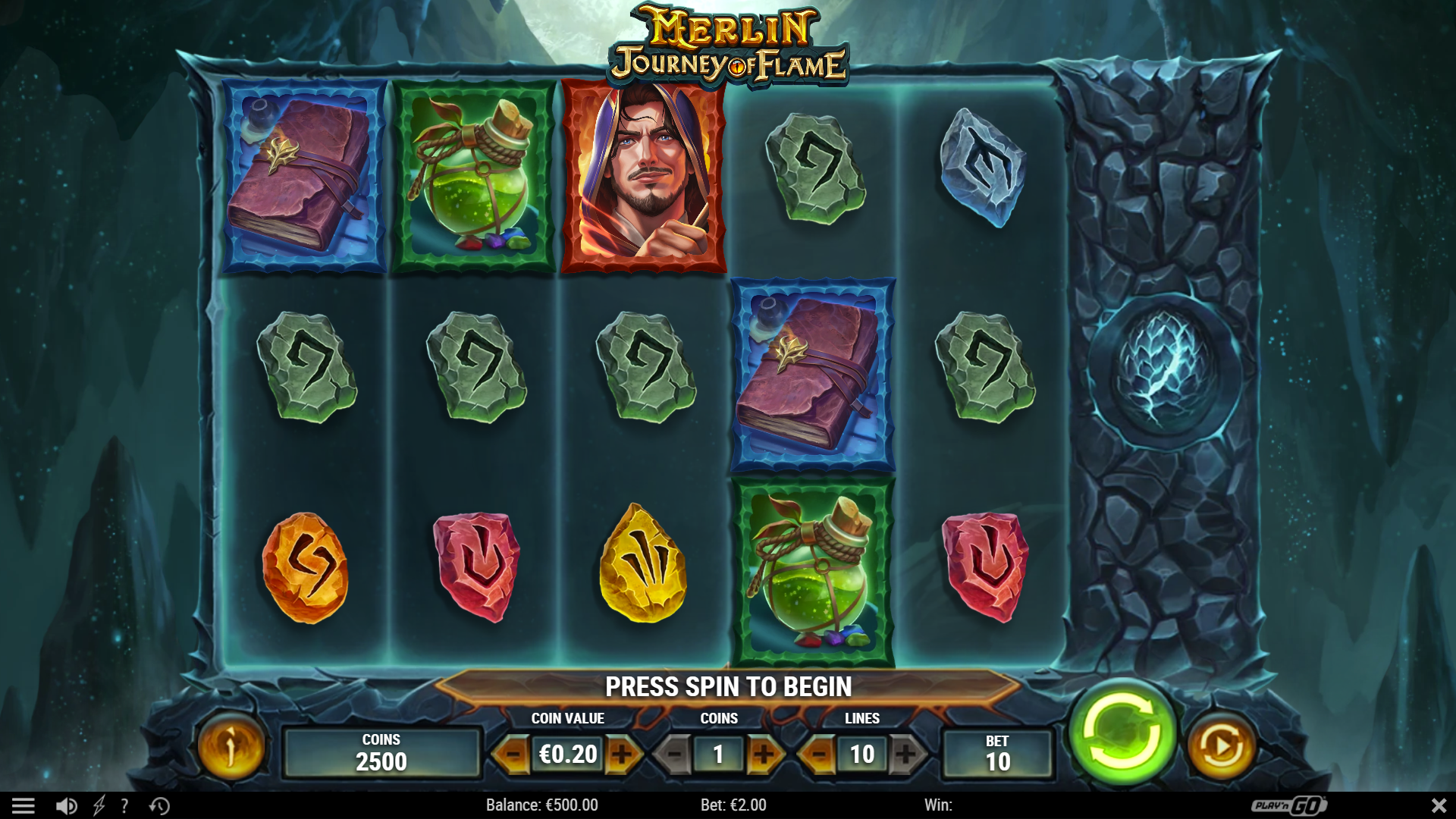Decrease Lines with minus arrow
The height and width of the screenshot is (819, 1456).
[x=819, y=755]
